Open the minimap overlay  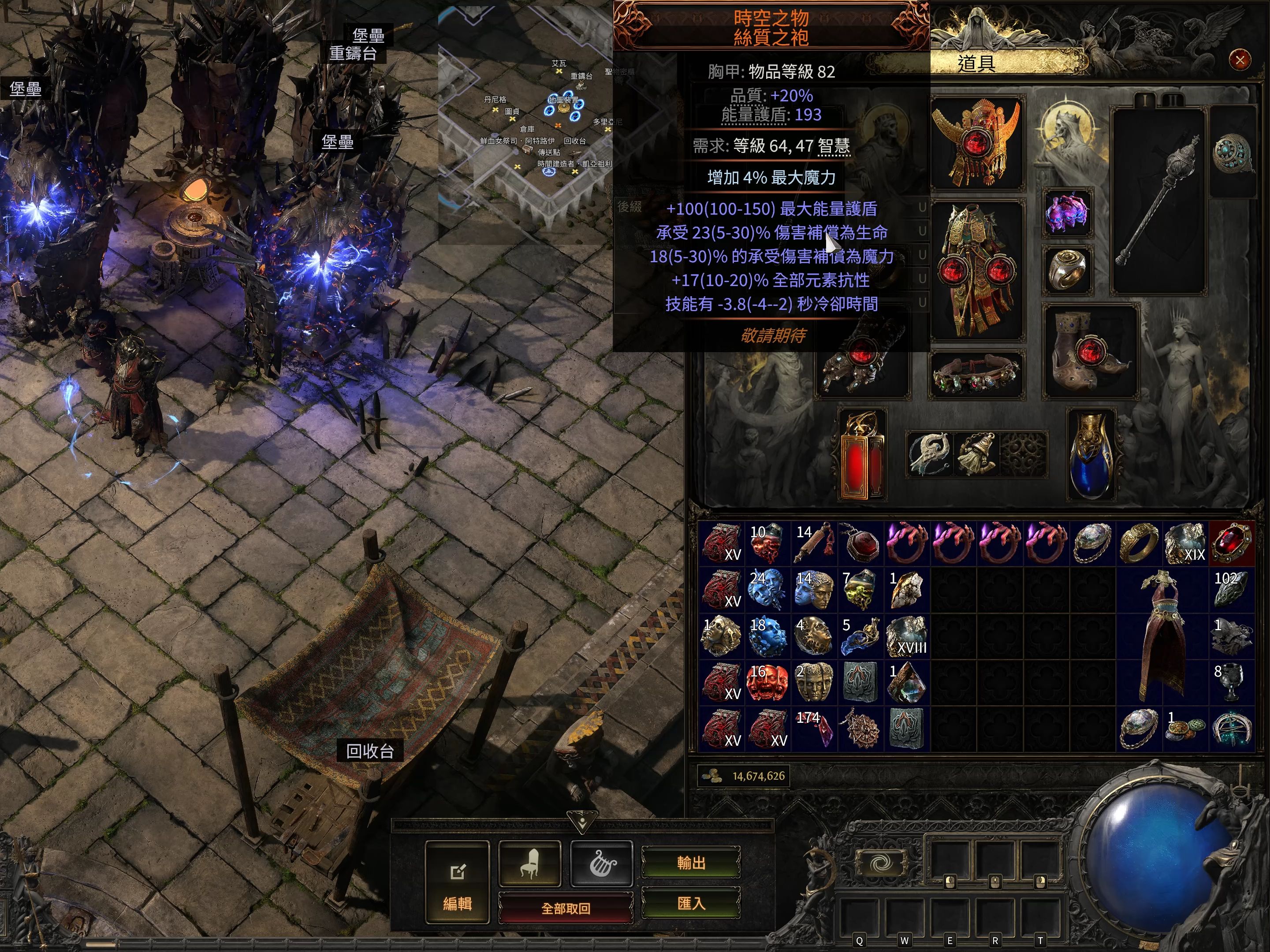click(x=525, y=123)
